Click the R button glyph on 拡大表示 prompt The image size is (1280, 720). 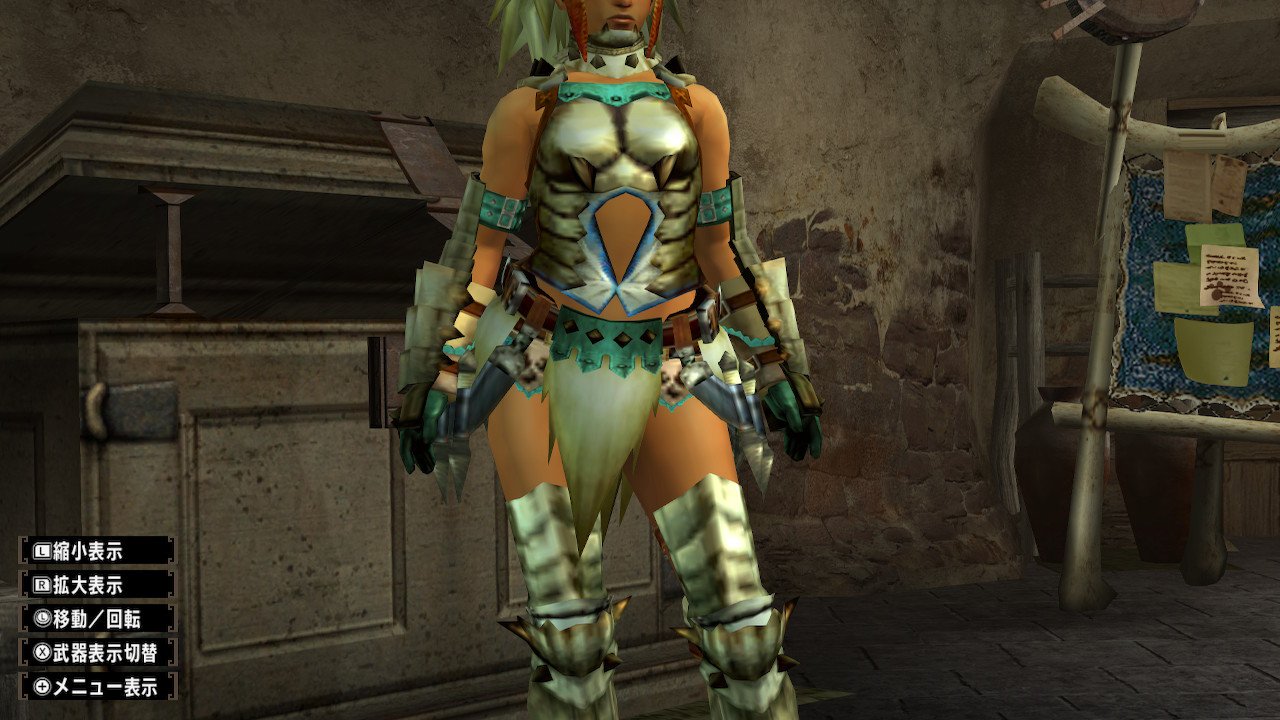[43, 584]
